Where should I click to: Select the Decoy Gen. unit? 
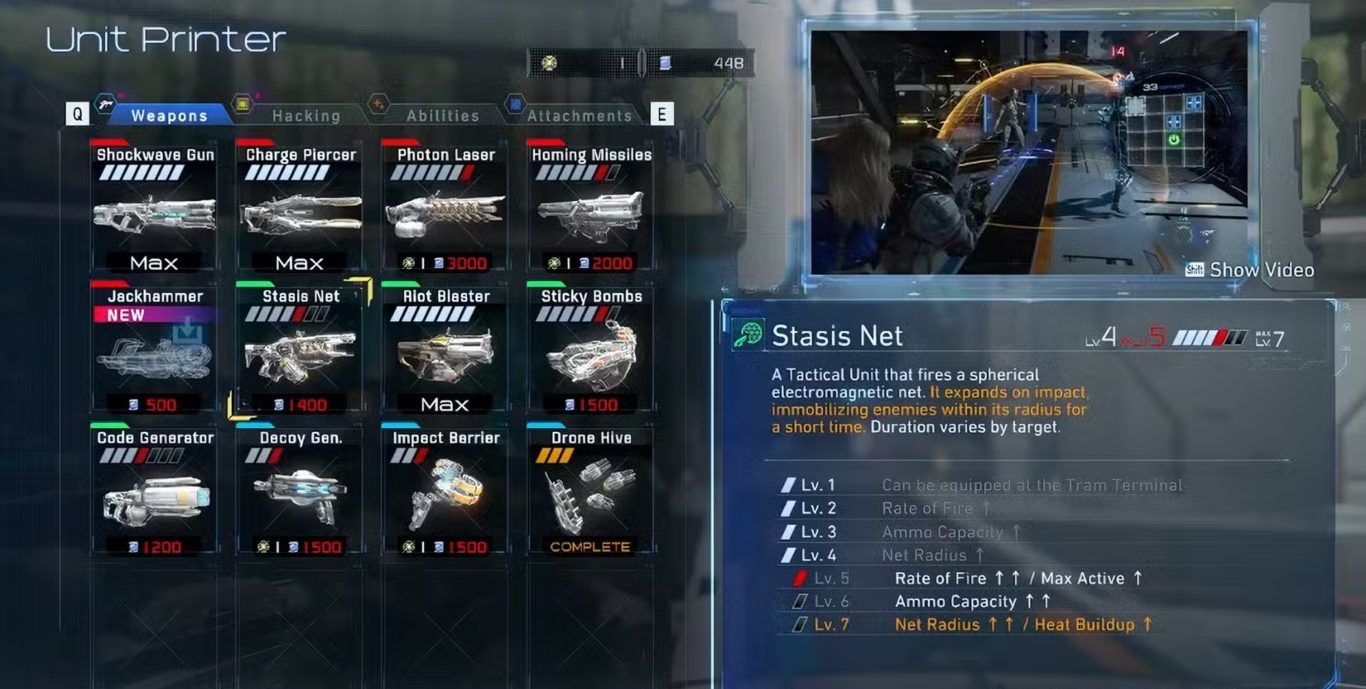pyautogui.click(x=300, y=492)
